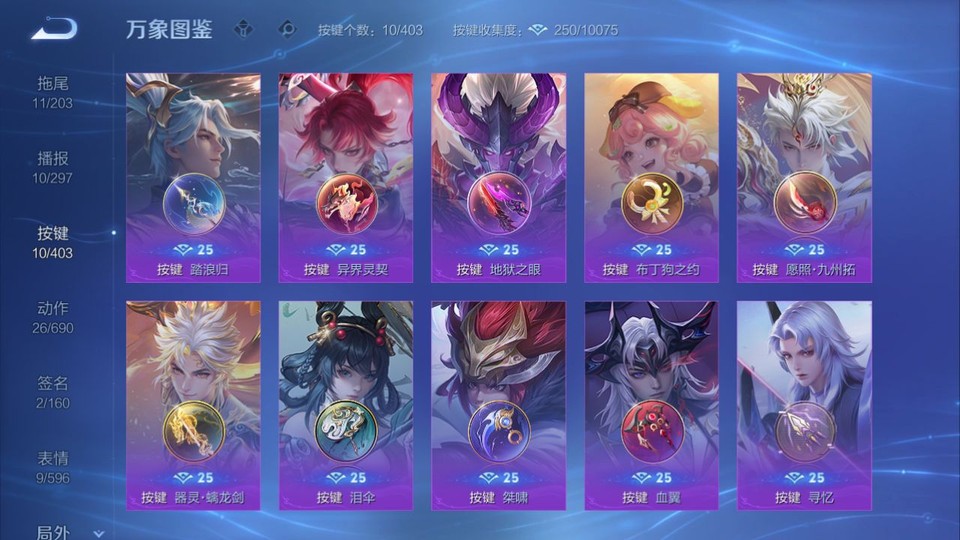Switch to the 表情 tab

(54, 467)
